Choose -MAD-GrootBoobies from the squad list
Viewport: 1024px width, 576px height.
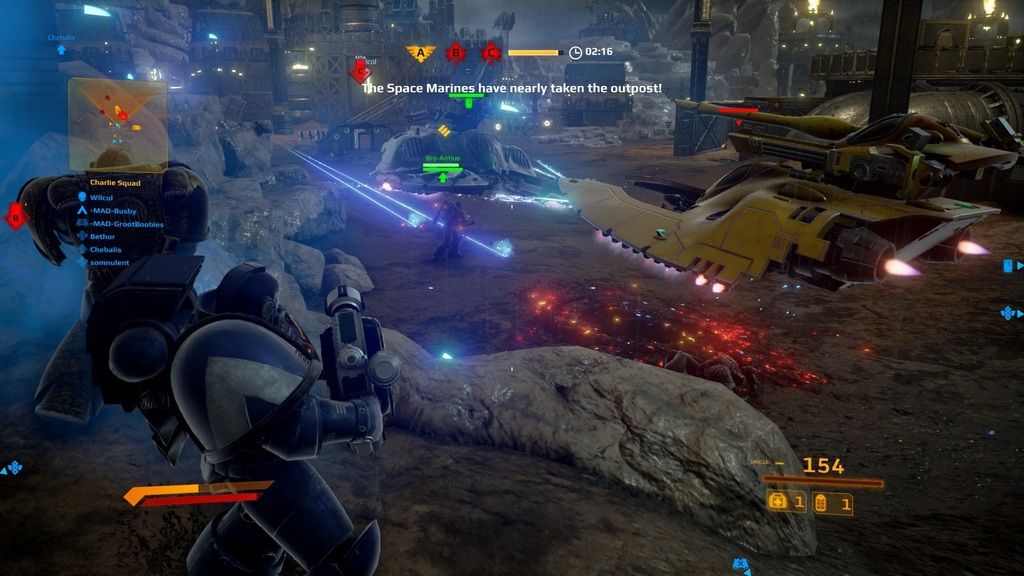(x=126, y=224)
